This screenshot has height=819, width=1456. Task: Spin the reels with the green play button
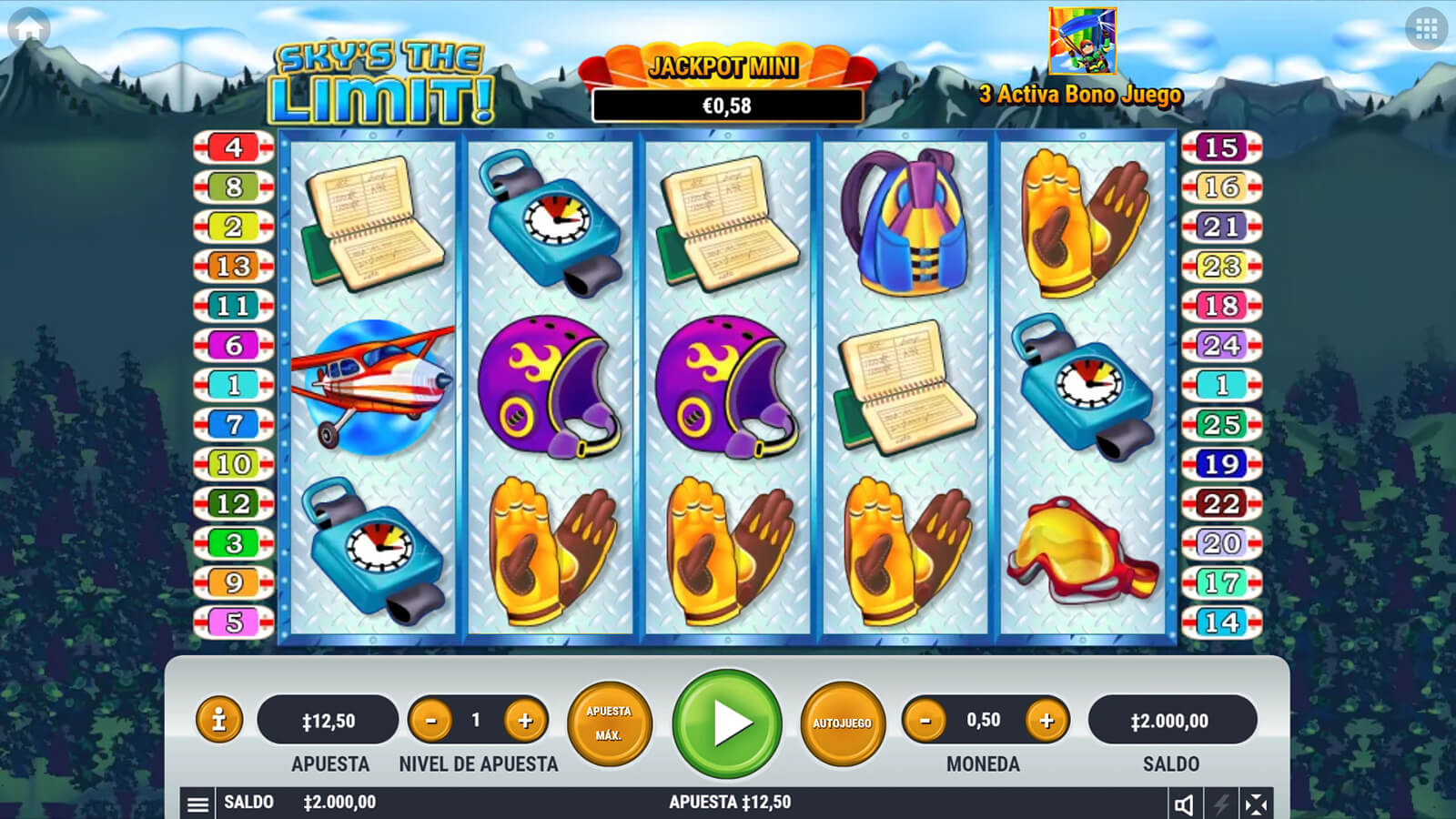pyautogui.click(x=727, y=723)
